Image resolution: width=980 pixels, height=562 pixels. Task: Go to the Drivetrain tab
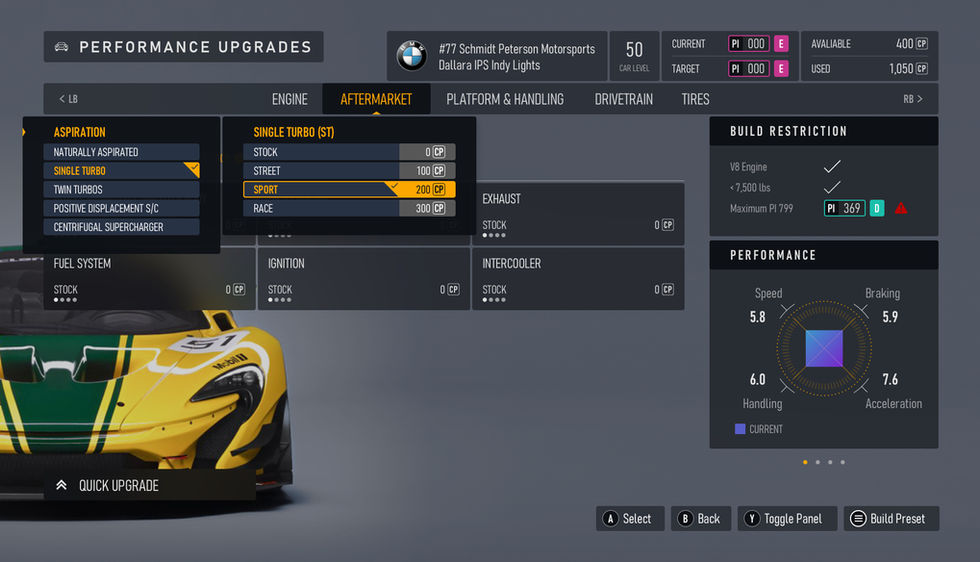coord(623,99)
